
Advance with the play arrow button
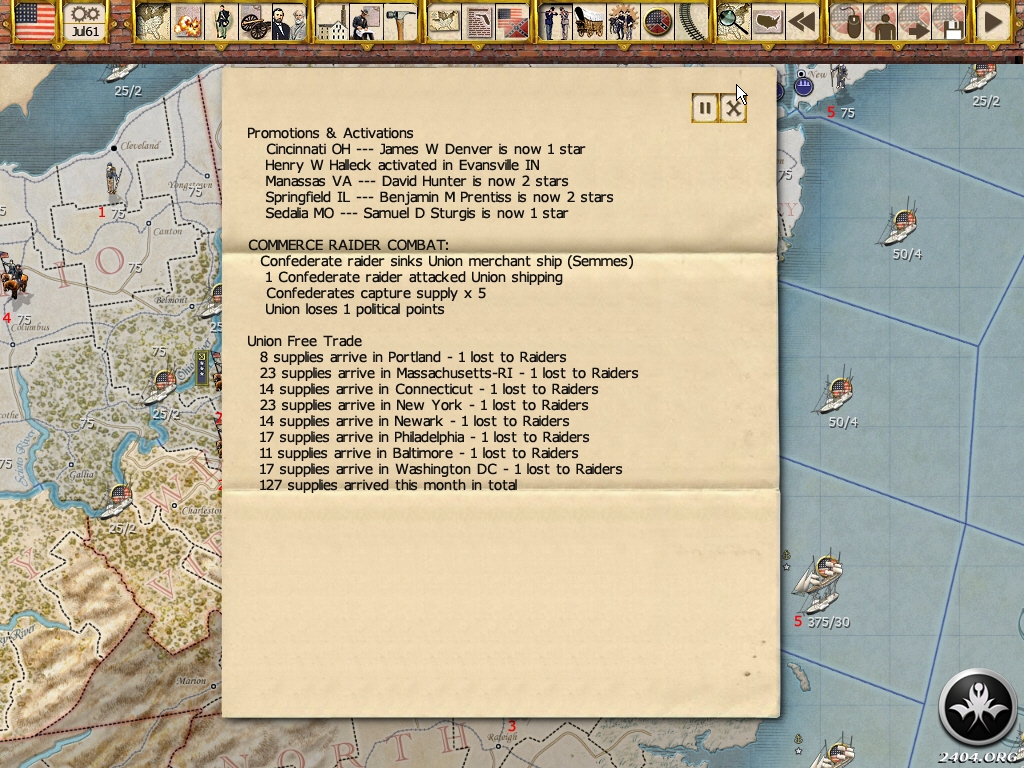tap(992, 22)
